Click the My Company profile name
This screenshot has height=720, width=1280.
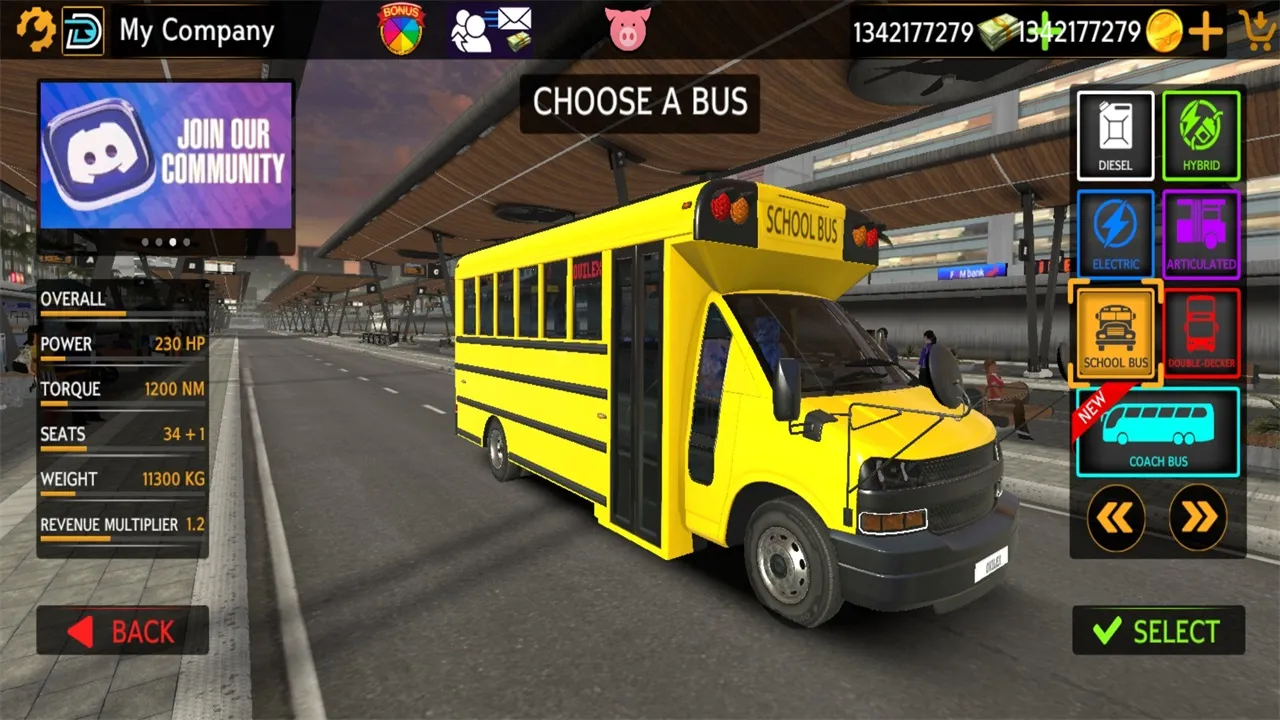(196, 31)
